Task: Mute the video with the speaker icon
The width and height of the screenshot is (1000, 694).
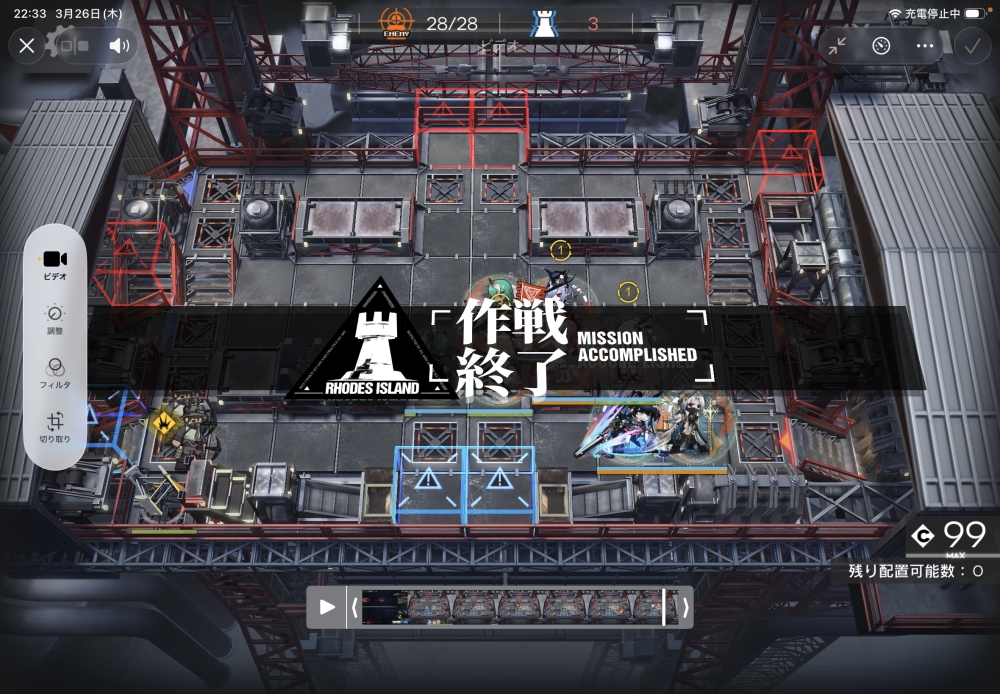Action: click(x=120, y=45)
